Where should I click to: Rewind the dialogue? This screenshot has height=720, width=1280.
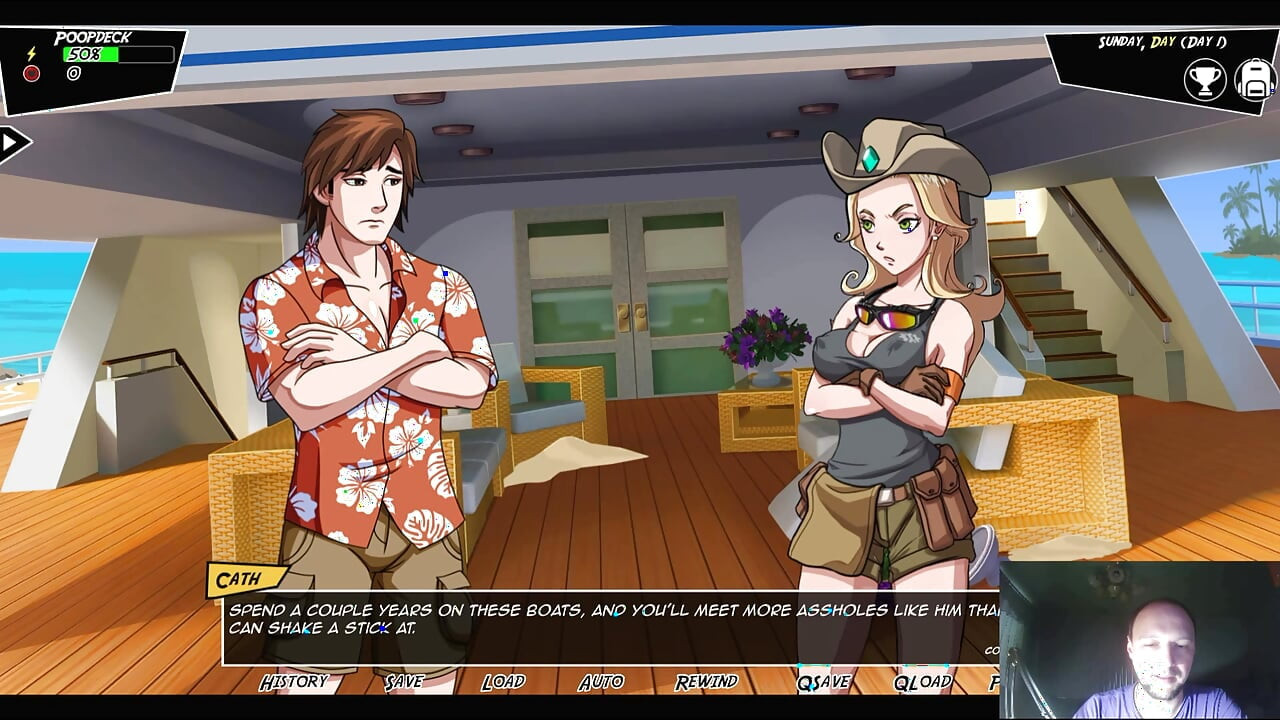[x=706, y=682]
